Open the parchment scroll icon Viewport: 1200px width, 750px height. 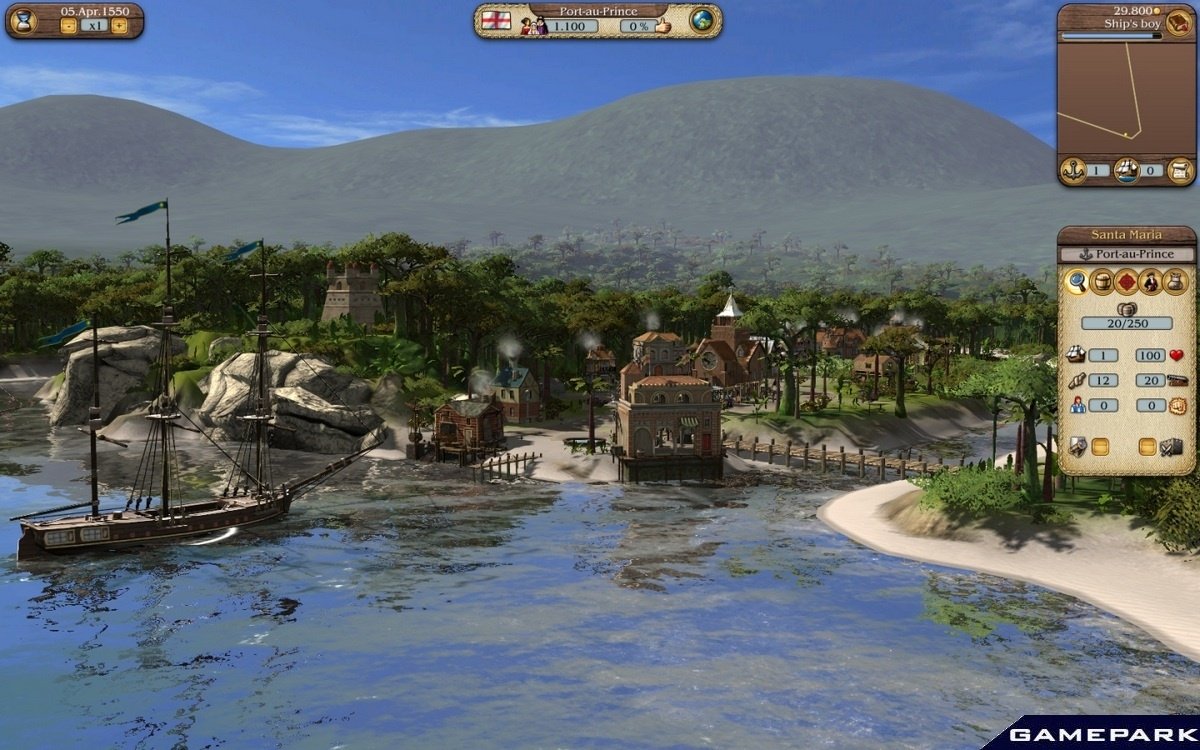pos(1180,170)
